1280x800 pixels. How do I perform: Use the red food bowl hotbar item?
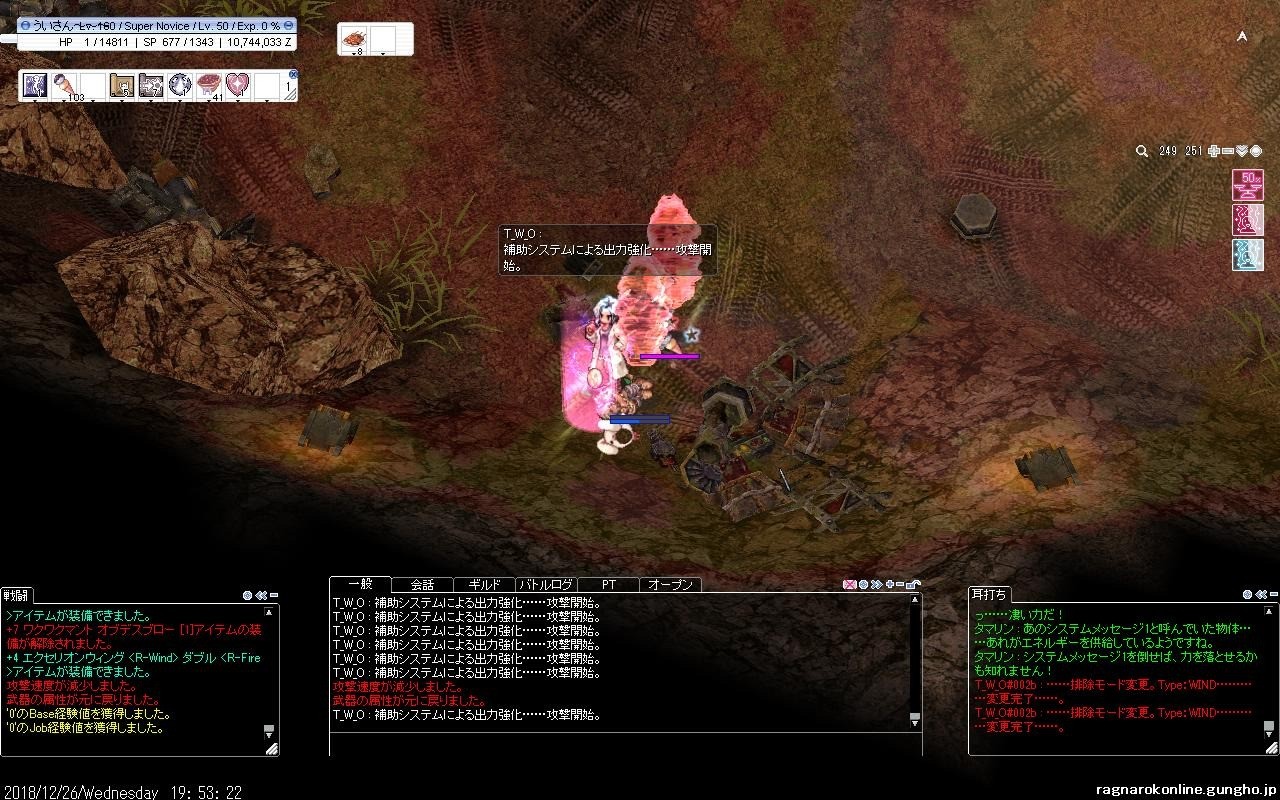(208, 85)
